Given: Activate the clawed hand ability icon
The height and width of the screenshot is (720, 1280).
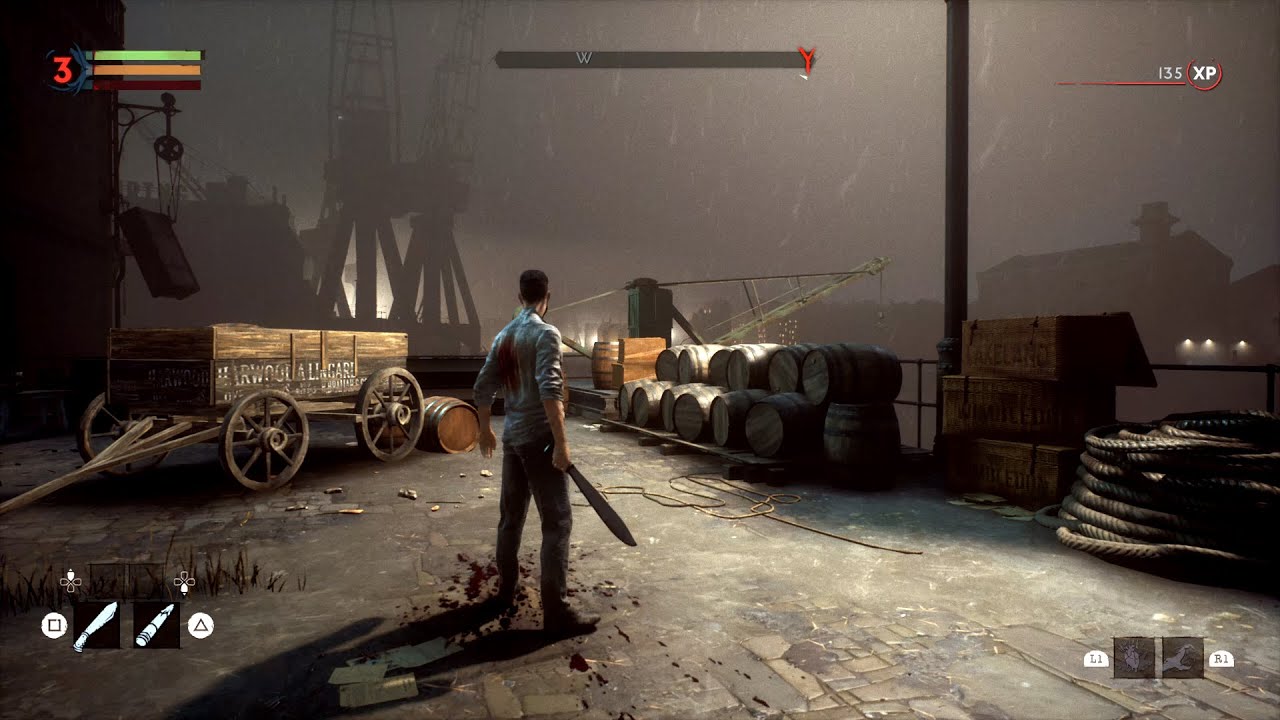Looking at the screenshot, I should pyautogui.click(x=1183, y=657).
